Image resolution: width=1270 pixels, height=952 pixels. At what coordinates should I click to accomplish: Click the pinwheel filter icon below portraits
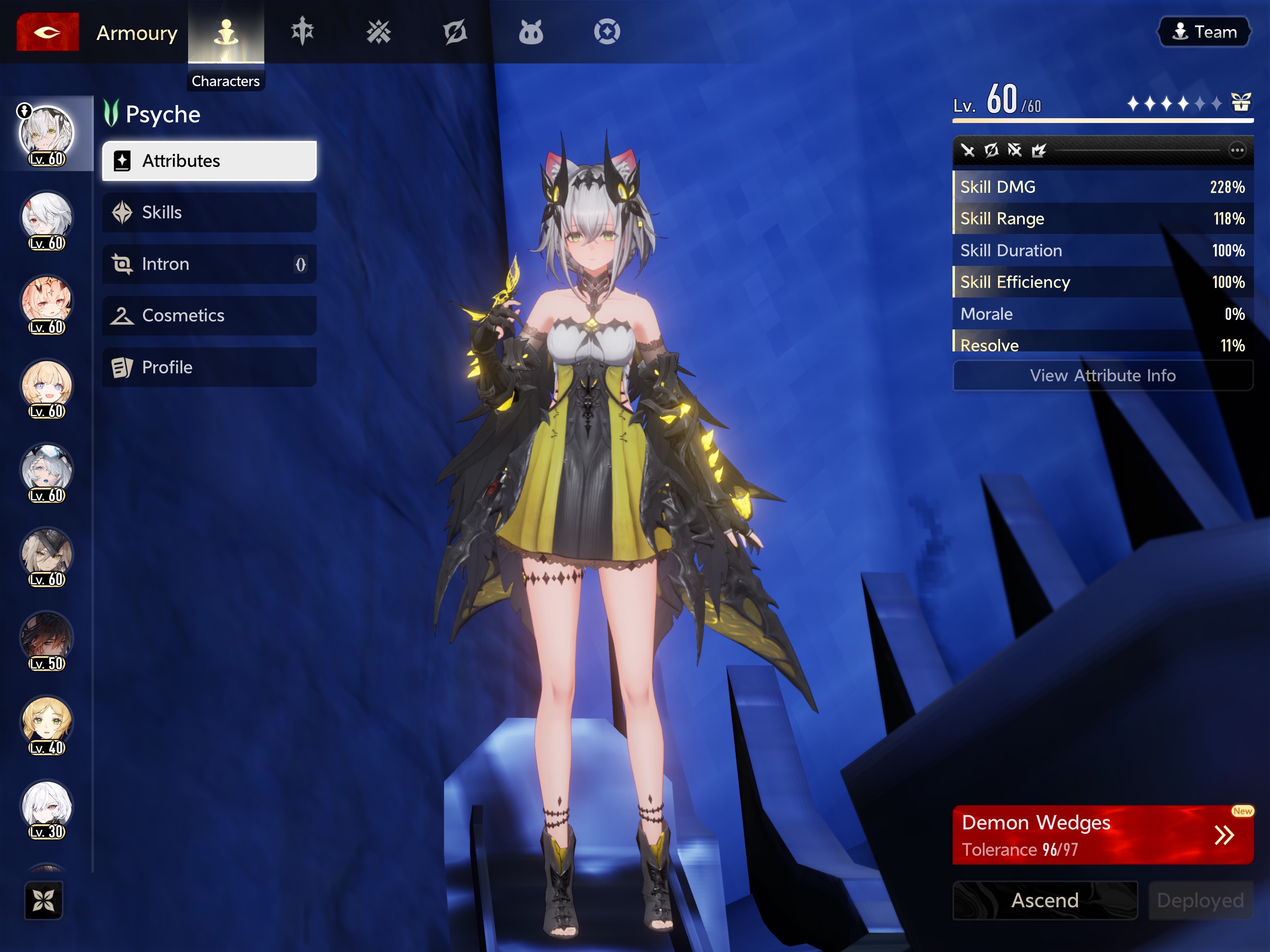click(x=44, y=900)
